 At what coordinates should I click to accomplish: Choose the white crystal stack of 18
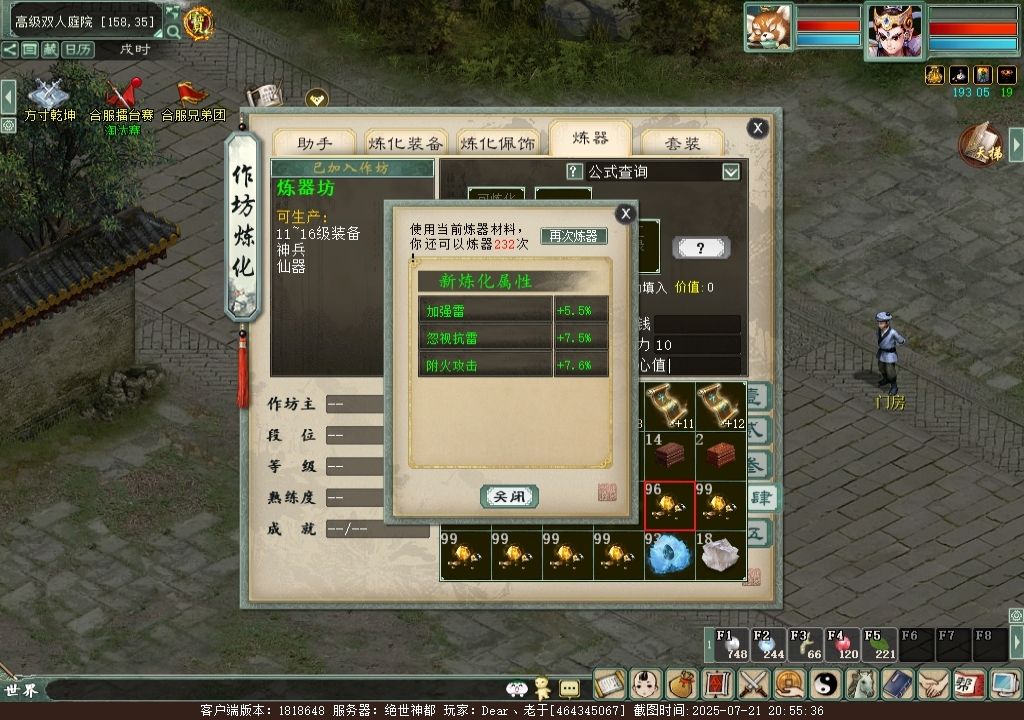(x=721, y=555)
